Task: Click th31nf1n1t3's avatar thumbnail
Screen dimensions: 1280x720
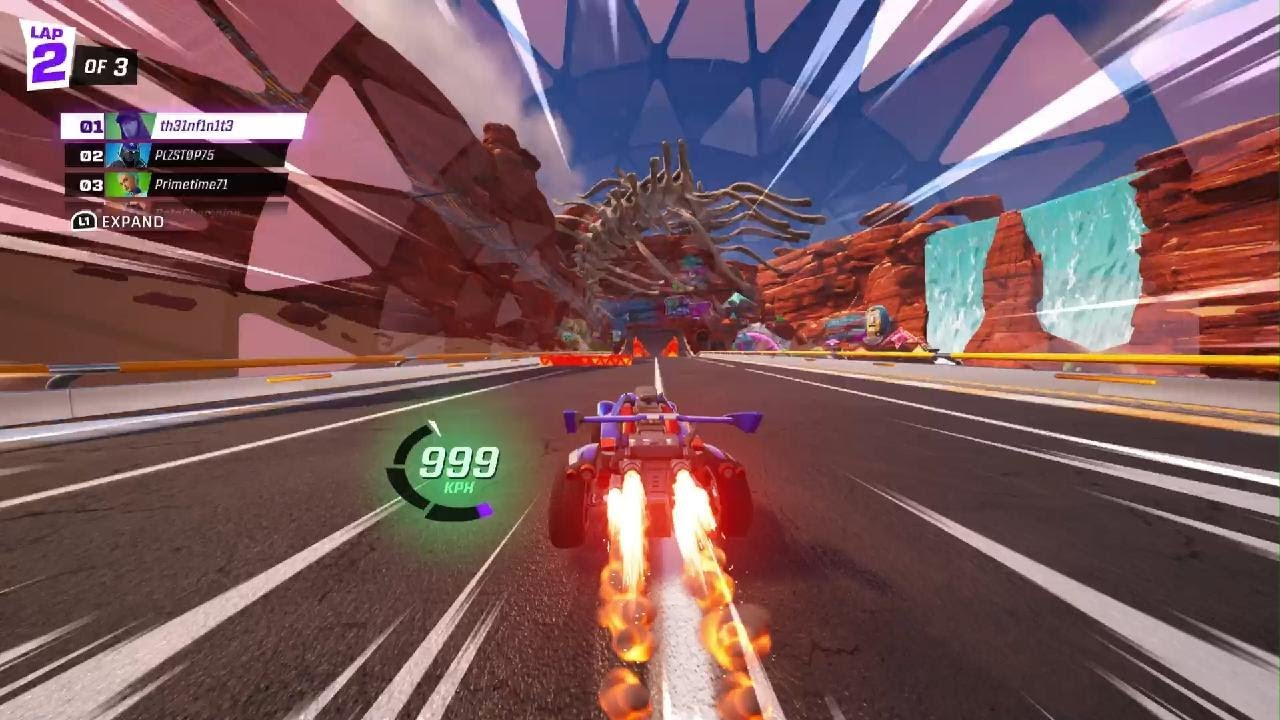Action: pos(129,126)
